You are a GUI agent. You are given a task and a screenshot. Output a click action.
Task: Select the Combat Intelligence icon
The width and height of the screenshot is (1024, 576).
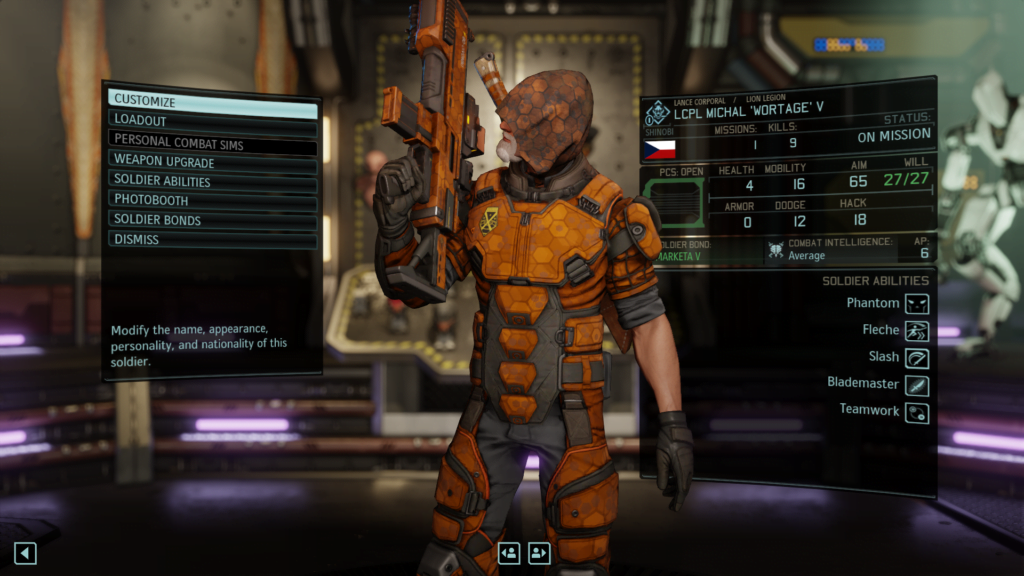tap(775, 251)
